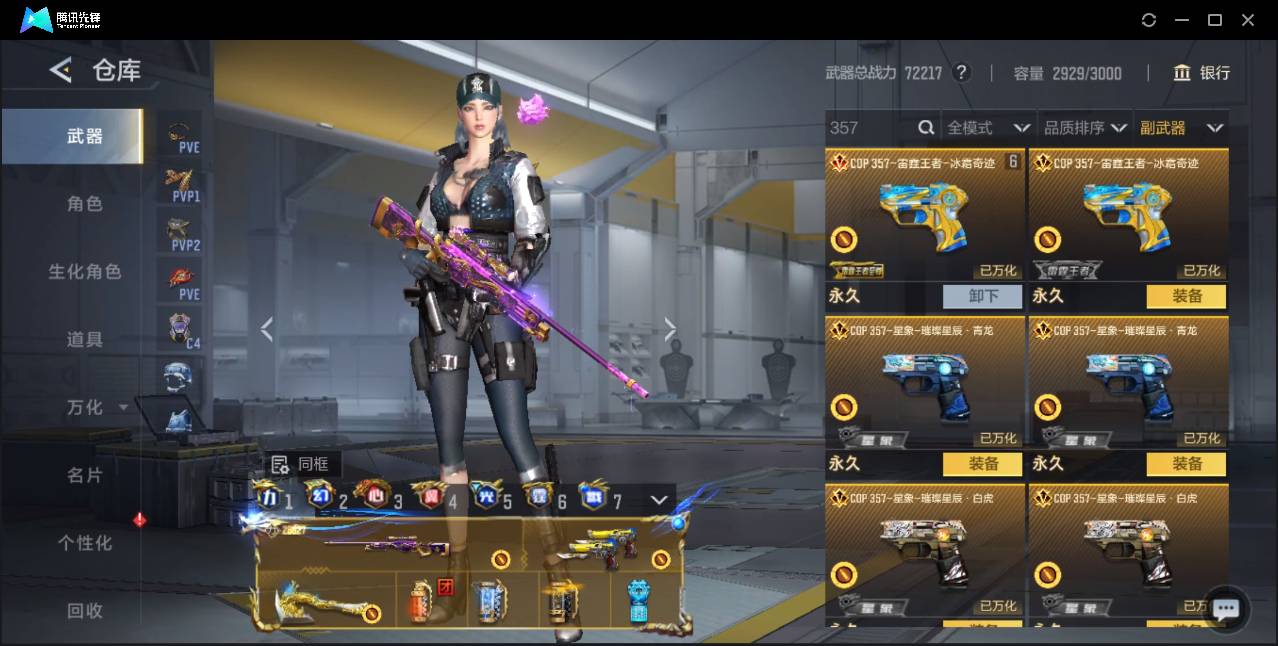Select the 道具 tab
The image size is (1278, 646).
point(85,340)
